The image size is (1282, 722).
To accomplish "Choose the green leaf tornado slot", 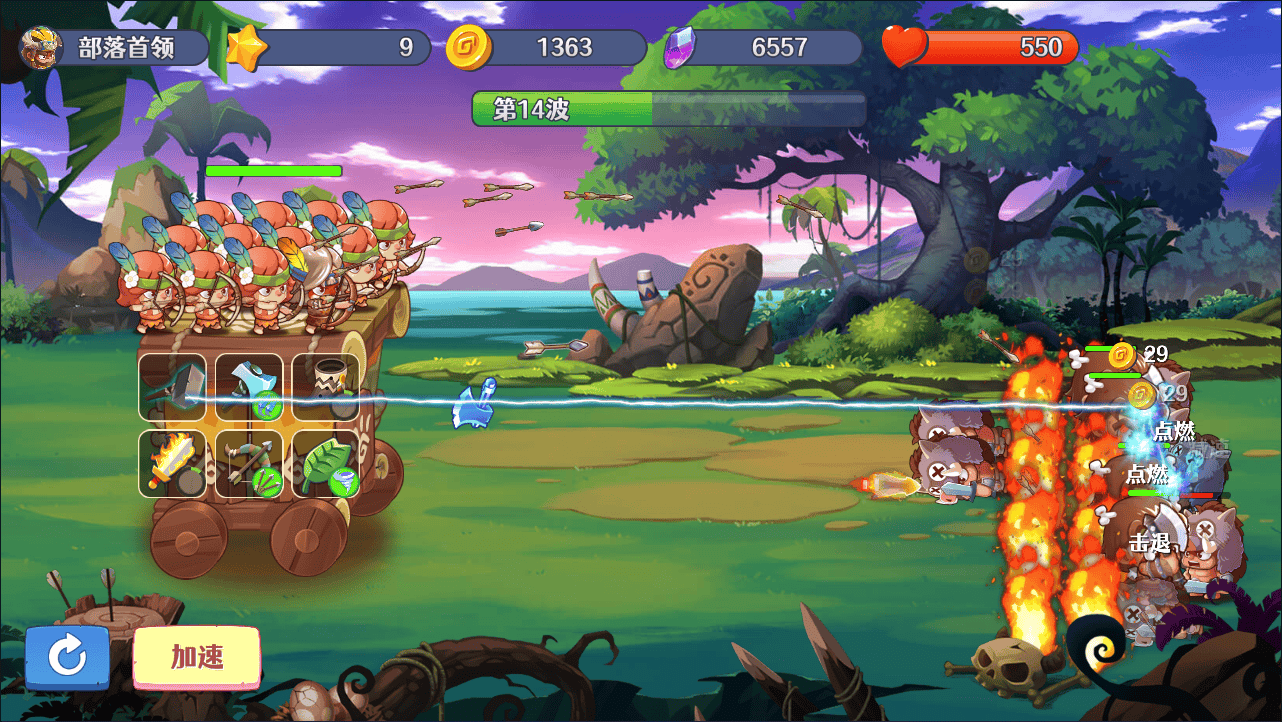I will (326, 464).
